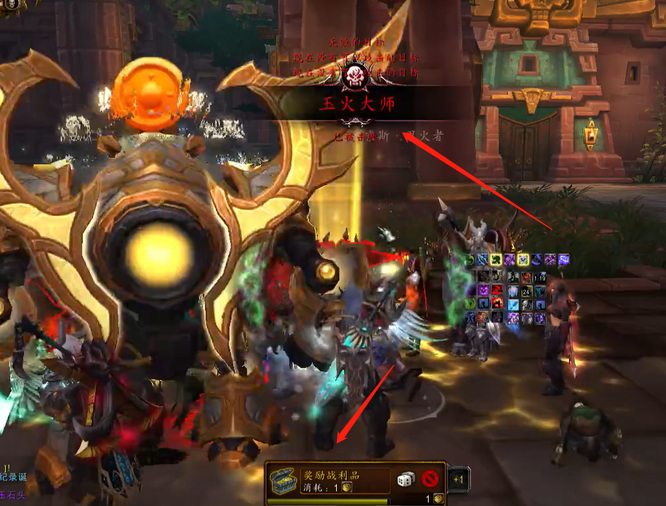Image resolution: width=666 pixels, height=506 pixels.
Task: Pass on the bonus loot roll
Action: [430, 479]
